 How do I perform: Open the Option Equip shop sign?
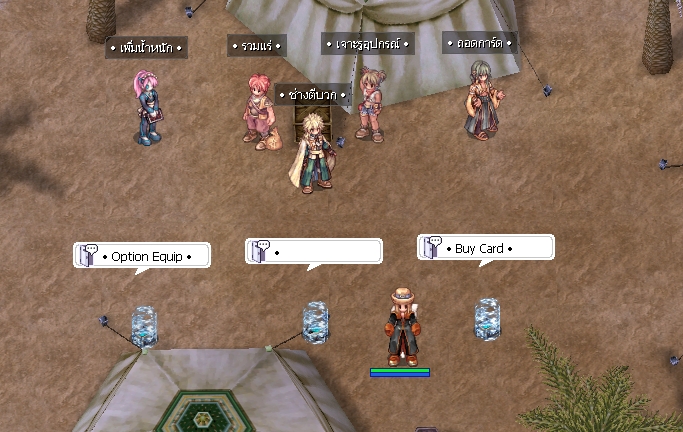click(142, 256)
